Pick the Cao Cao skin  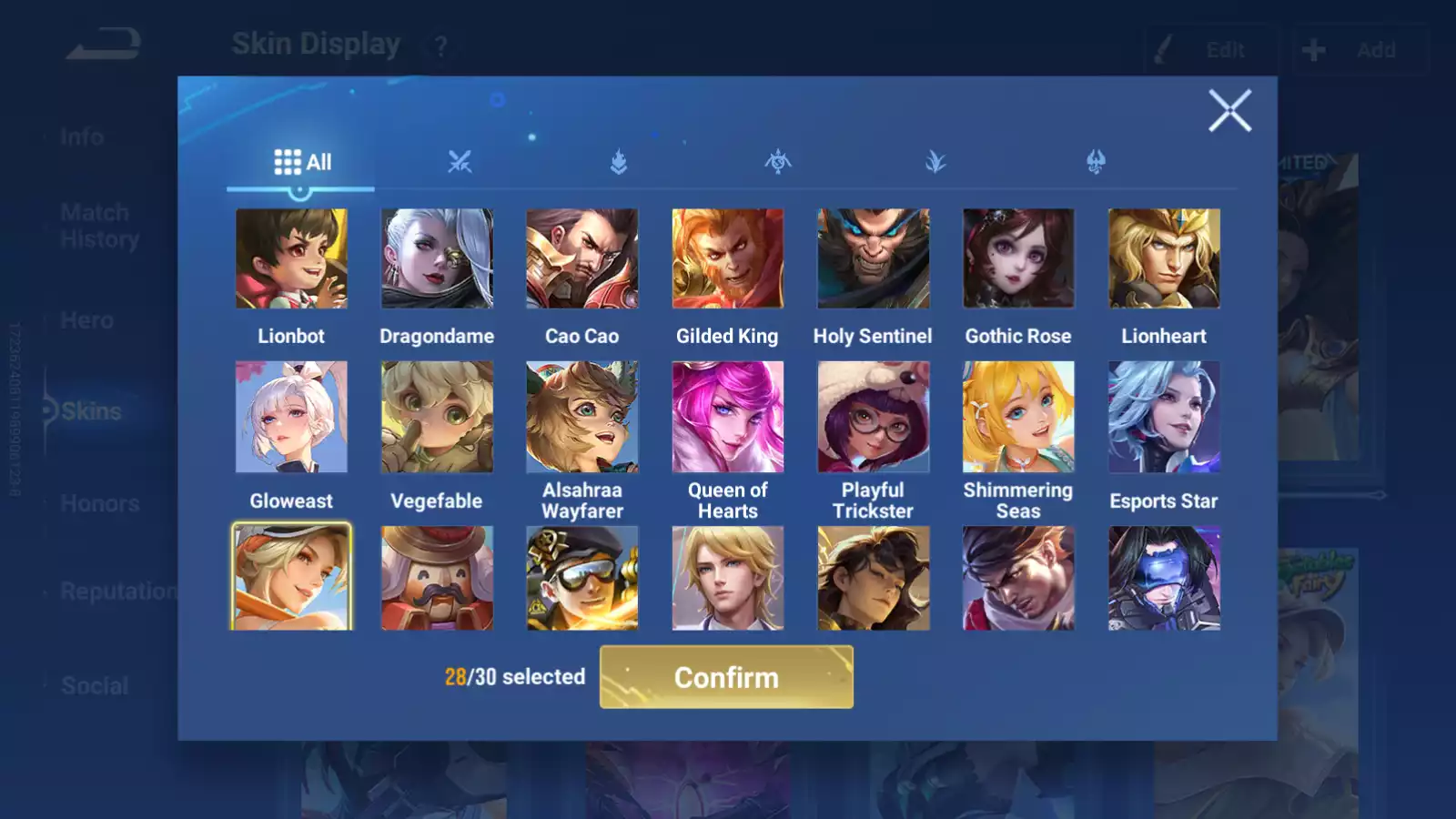pyautogui.click(x=582, y=258)
